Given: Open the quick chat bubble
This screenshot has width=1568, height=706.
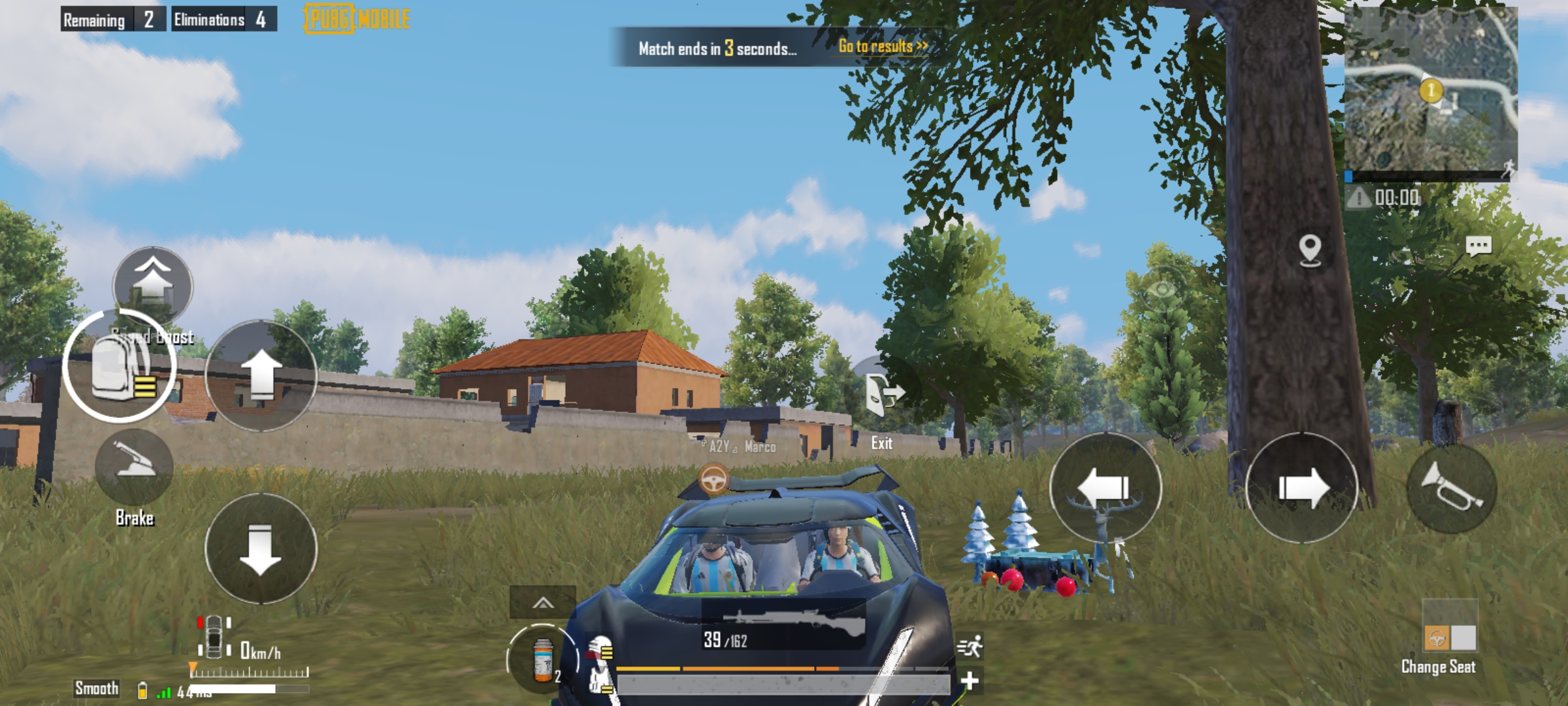Looking at the screenshot, I should pyautogui.click(x=1478, y=246).
